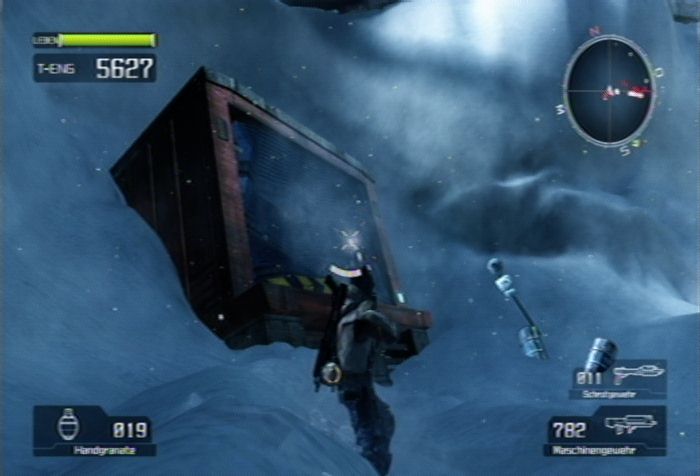Select the Handgranate grenade slot
The image size is (700, 476).
point(94,430)
